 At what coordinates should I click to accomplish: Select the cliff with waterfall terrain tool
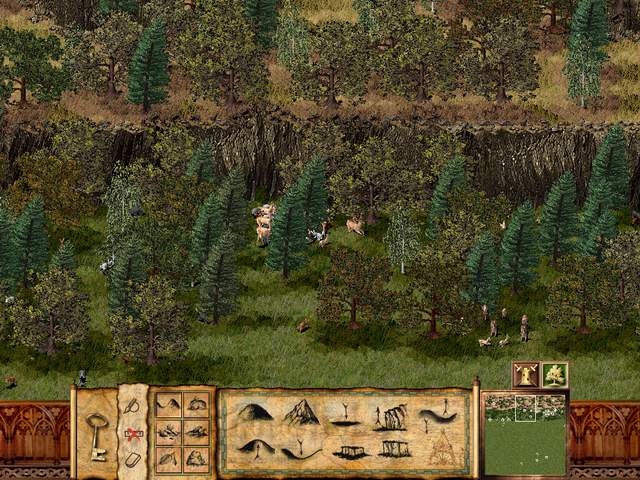click(392, 415)
